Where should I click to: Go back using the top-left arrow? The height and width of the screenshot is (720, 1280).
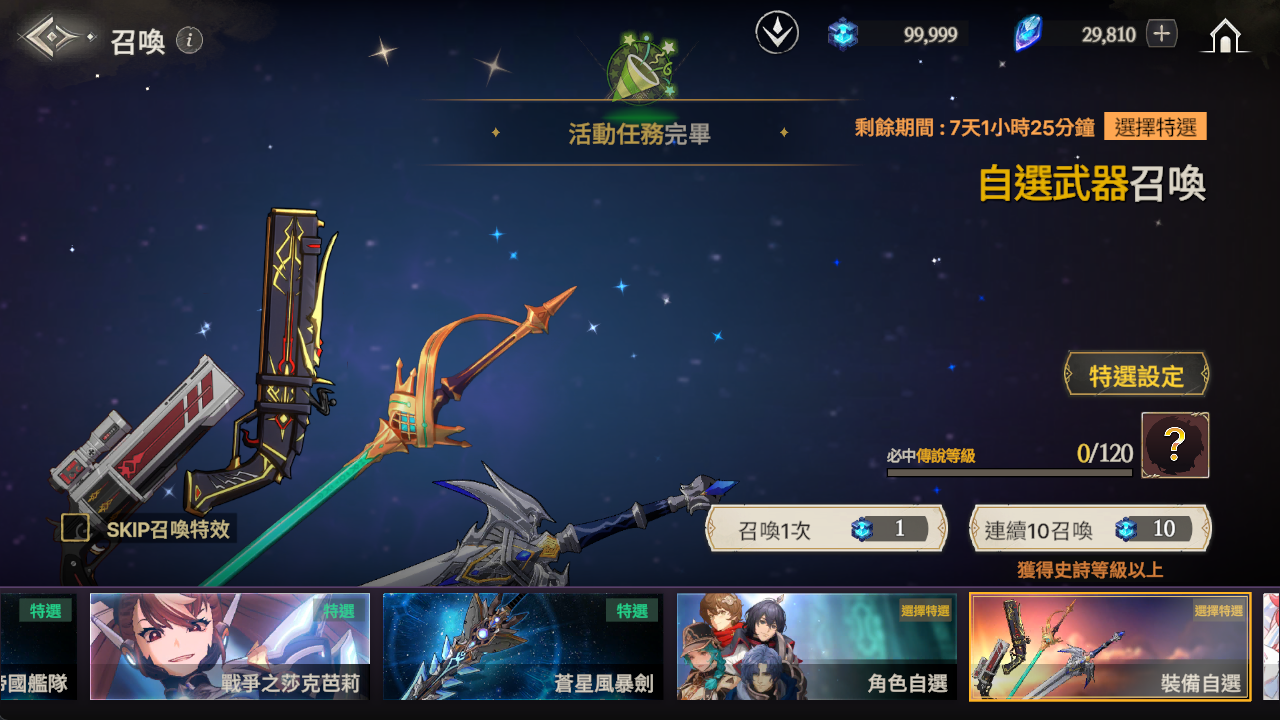coord(55,38)
